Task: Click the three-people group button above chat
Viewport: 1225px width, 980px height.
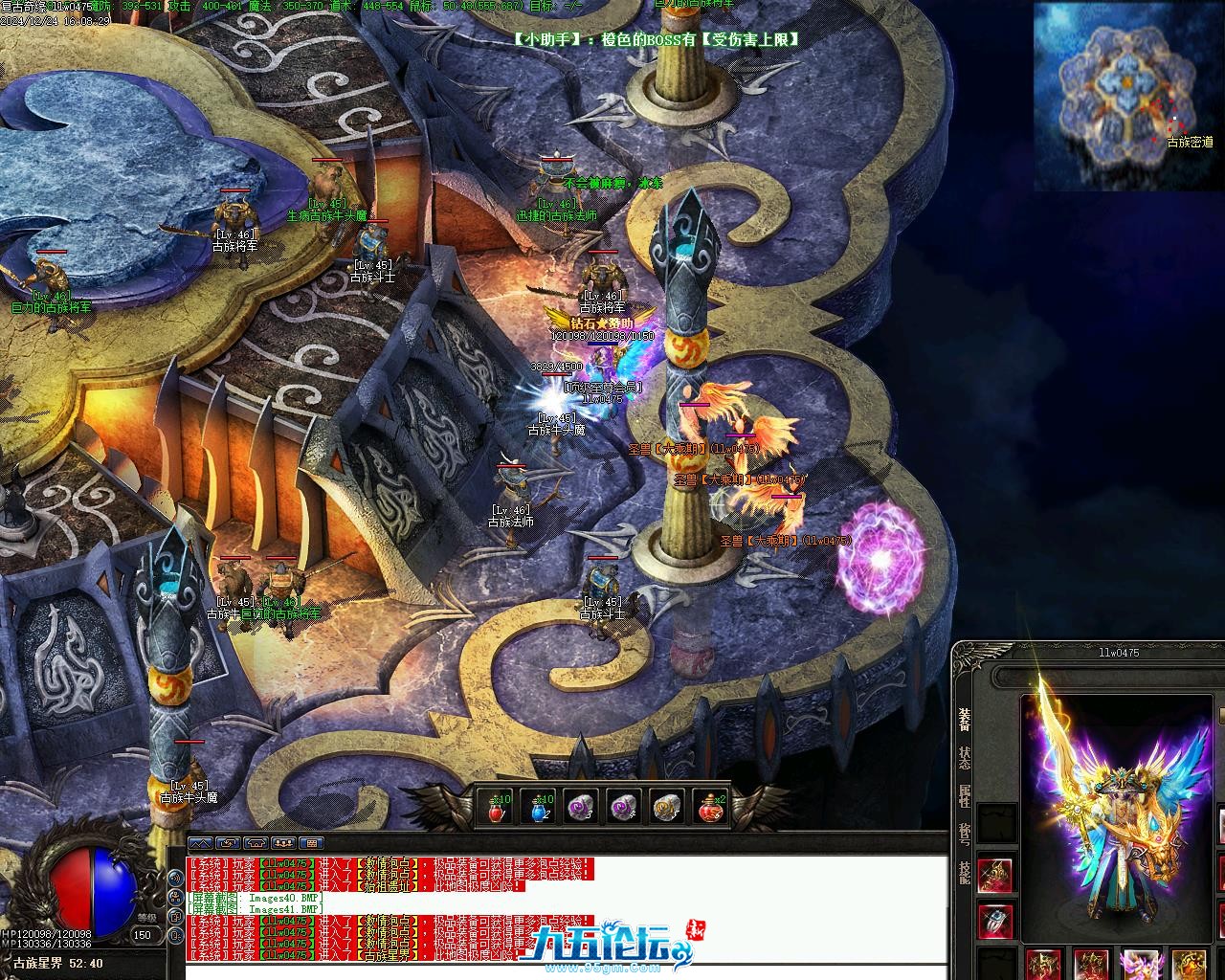Action: (282, 843)
